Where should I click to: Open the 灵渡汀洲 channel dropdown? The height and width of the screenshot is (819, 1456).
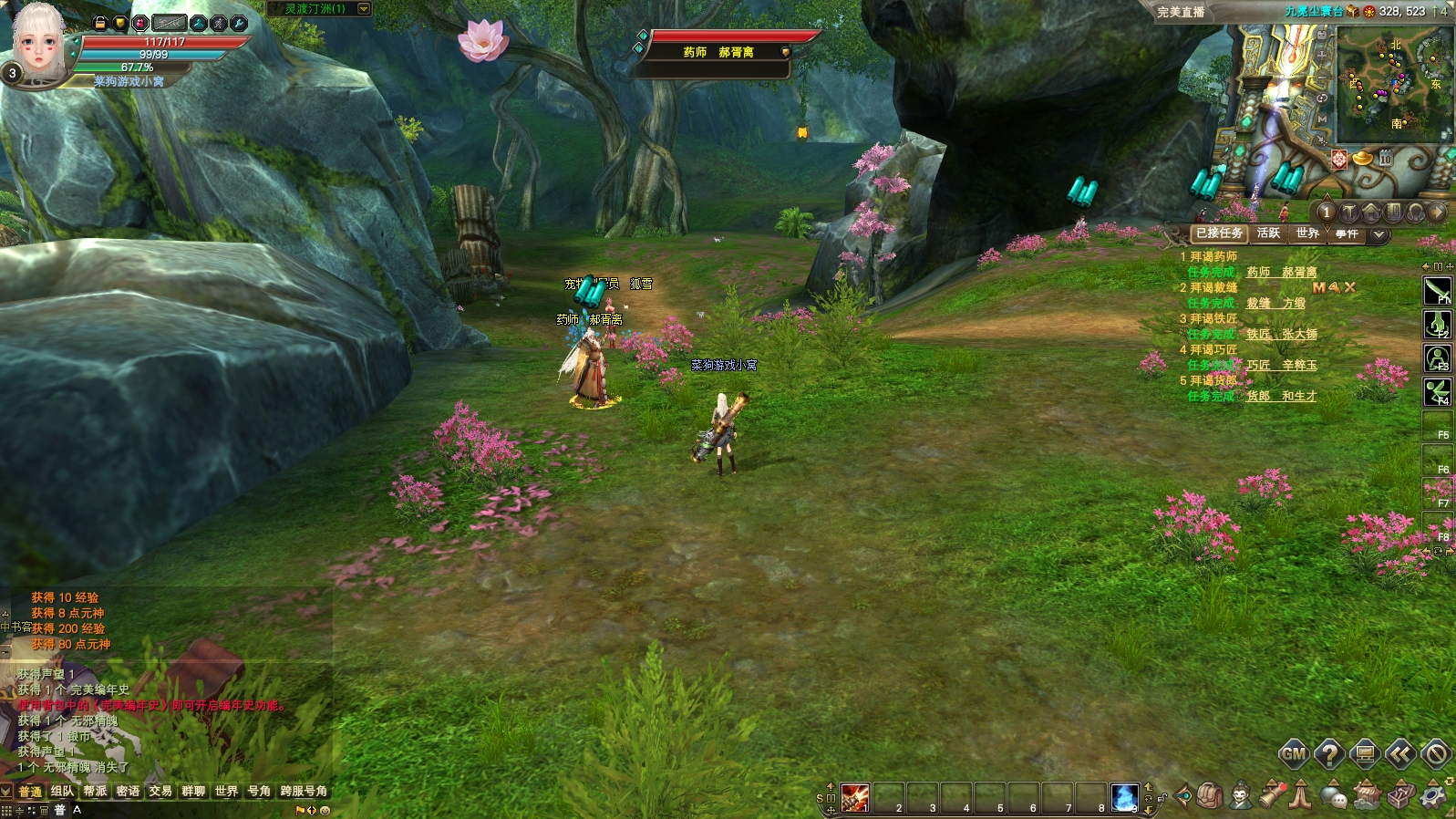click(x=364, y=8)
